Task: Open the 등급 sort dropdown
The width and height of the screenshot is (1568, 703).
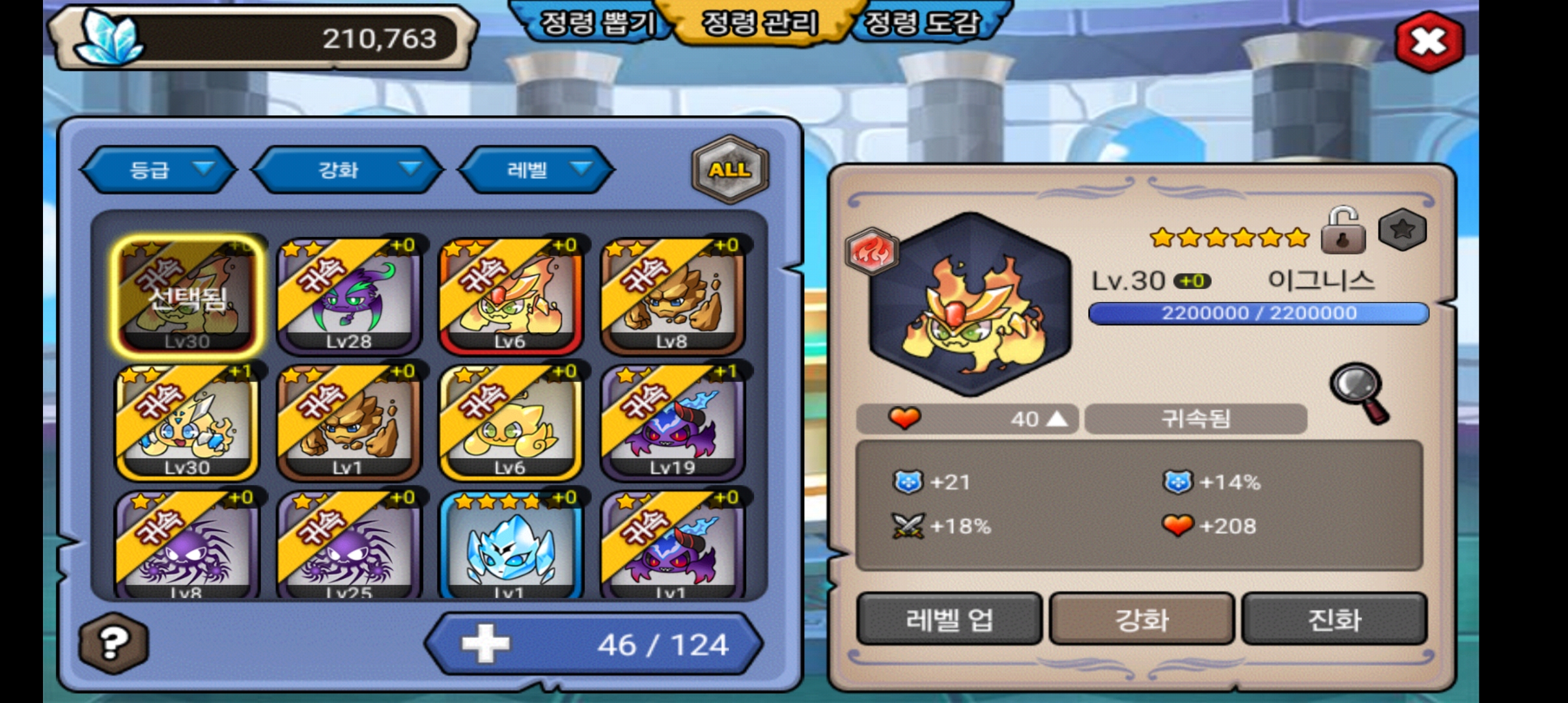Action: 158,170
